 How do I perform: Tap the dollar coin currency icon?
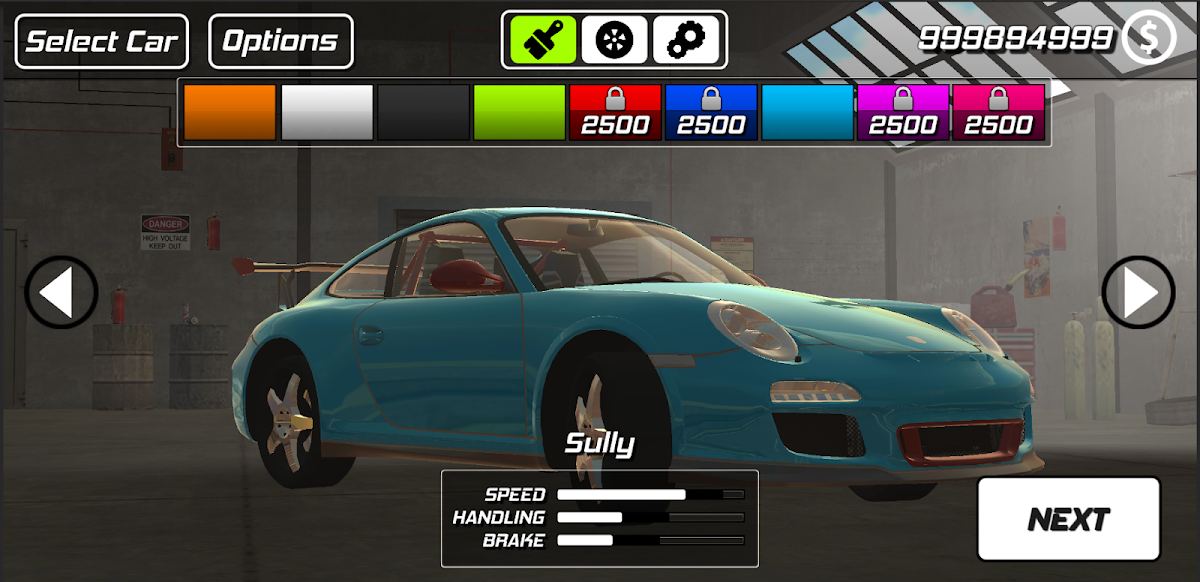pyautogui.click(x=1149, y=38)
